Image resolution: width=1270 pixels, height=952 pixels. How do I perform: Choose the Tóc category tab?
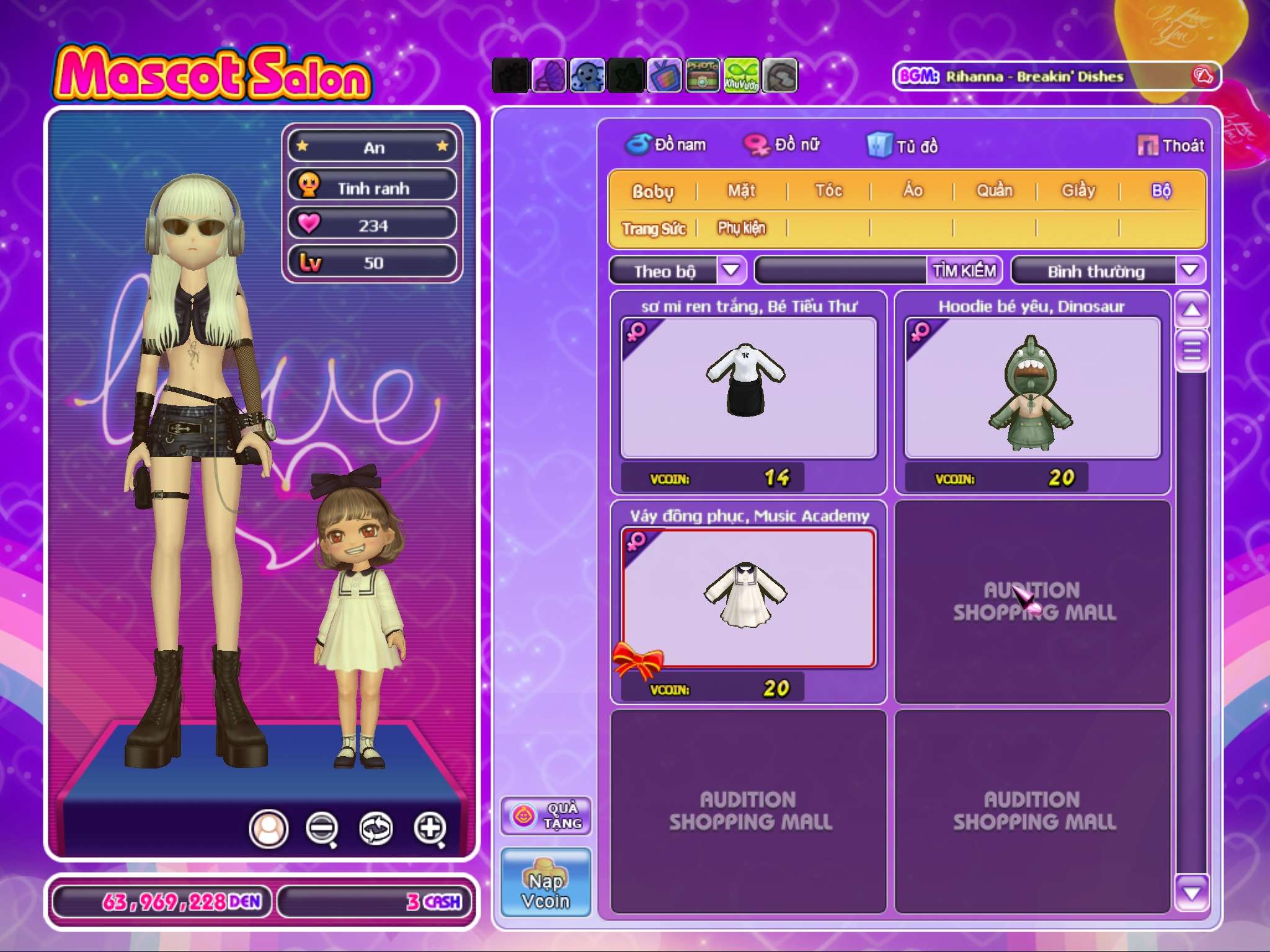pos(828,191)
